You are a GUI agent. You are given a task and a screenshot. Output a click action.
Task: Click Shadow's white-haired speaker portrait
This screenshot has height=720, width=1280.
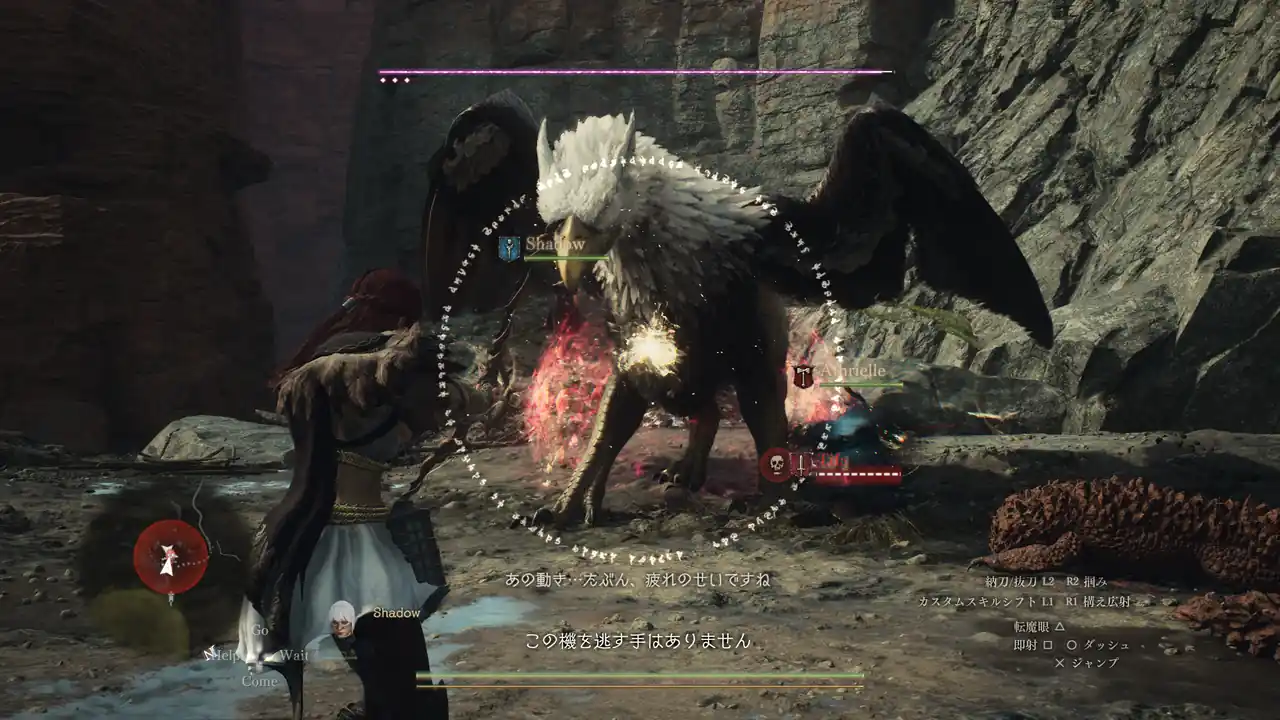click(x=342, y=624)
